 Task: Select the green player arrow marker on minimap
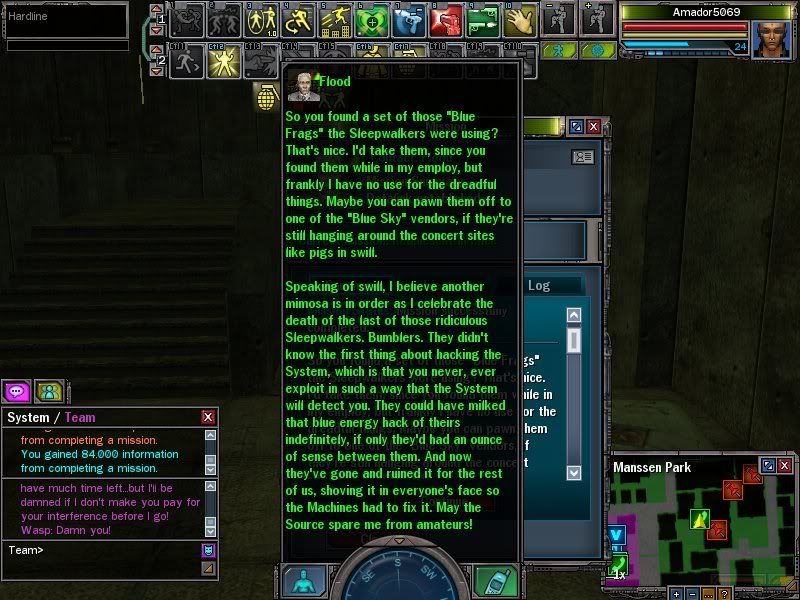(700, 517)
